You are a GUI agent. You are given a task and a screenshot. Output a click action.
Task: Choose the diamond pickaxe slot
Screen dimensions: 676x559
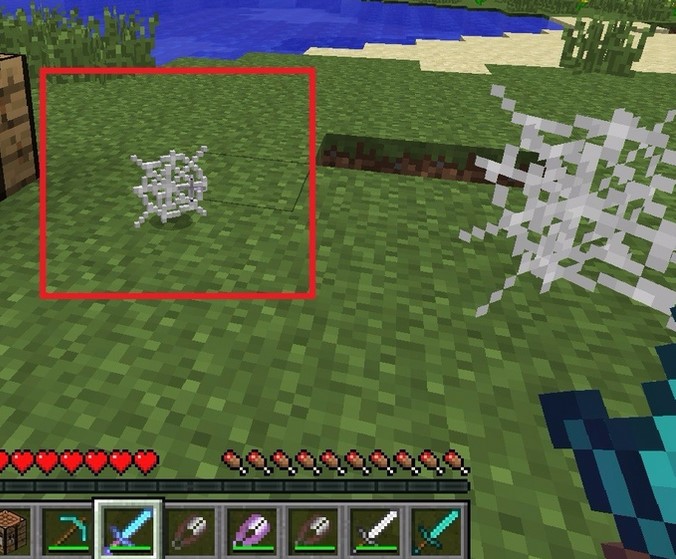(x=67, y=529)
